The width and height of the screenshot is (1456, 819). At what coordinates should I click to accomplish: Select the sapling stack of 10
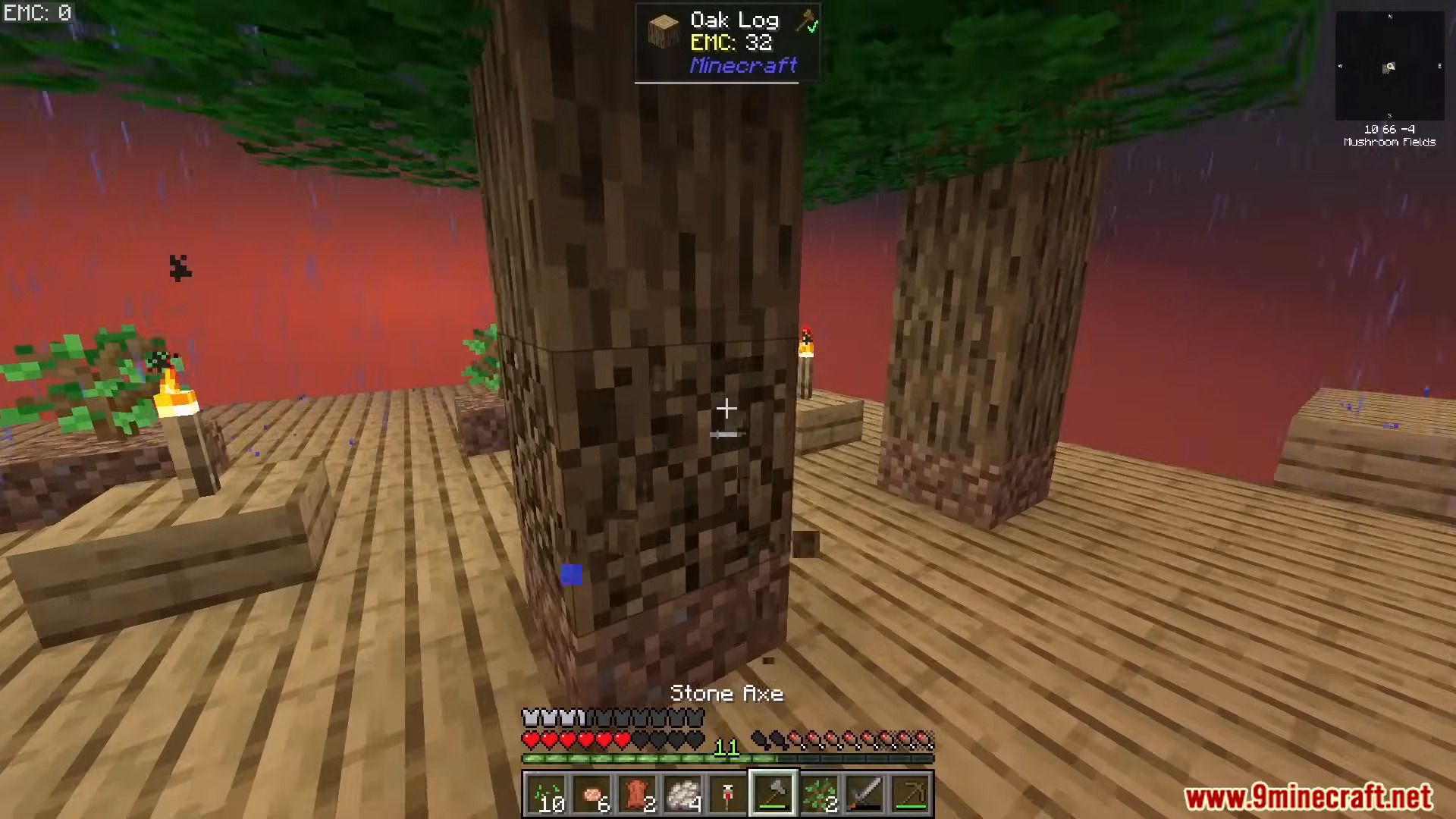click(548, 792)
